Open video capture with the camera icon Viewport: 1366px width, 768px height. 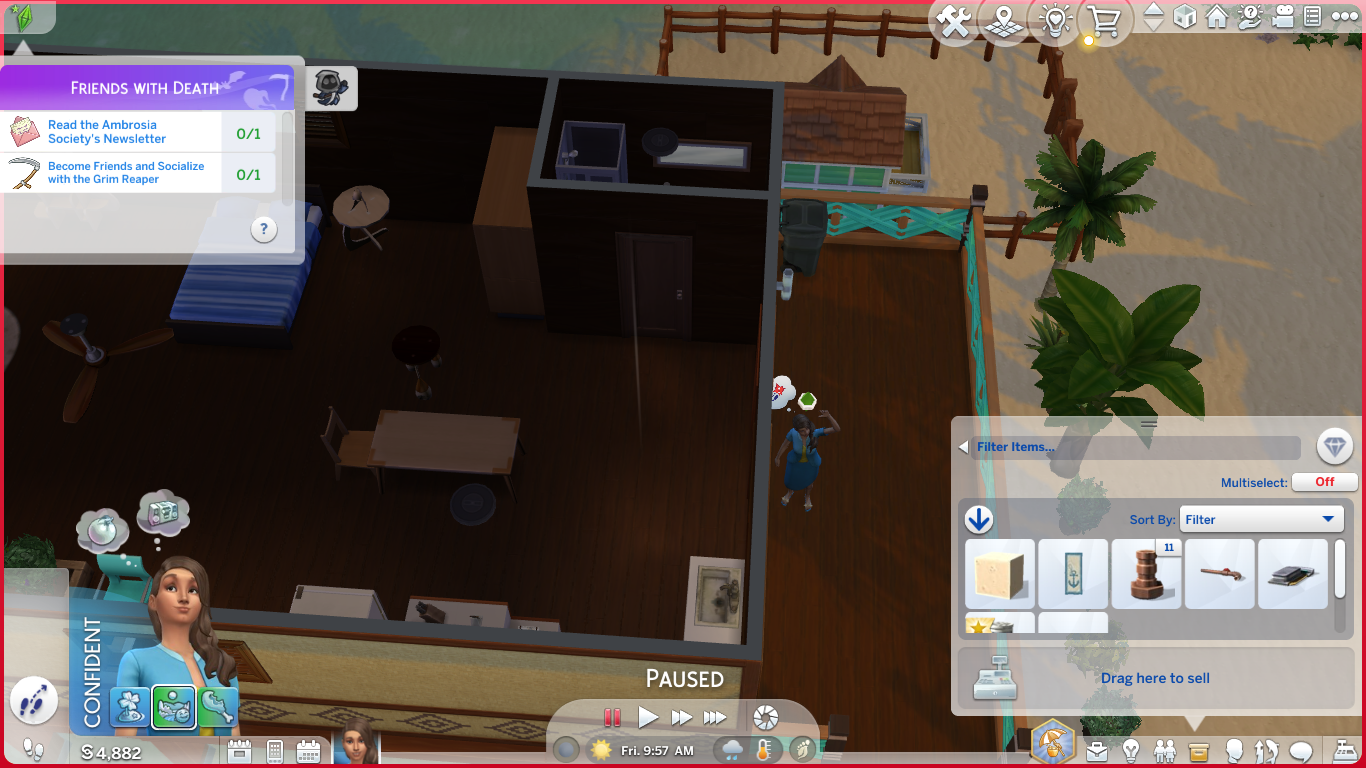point(1285,18)
